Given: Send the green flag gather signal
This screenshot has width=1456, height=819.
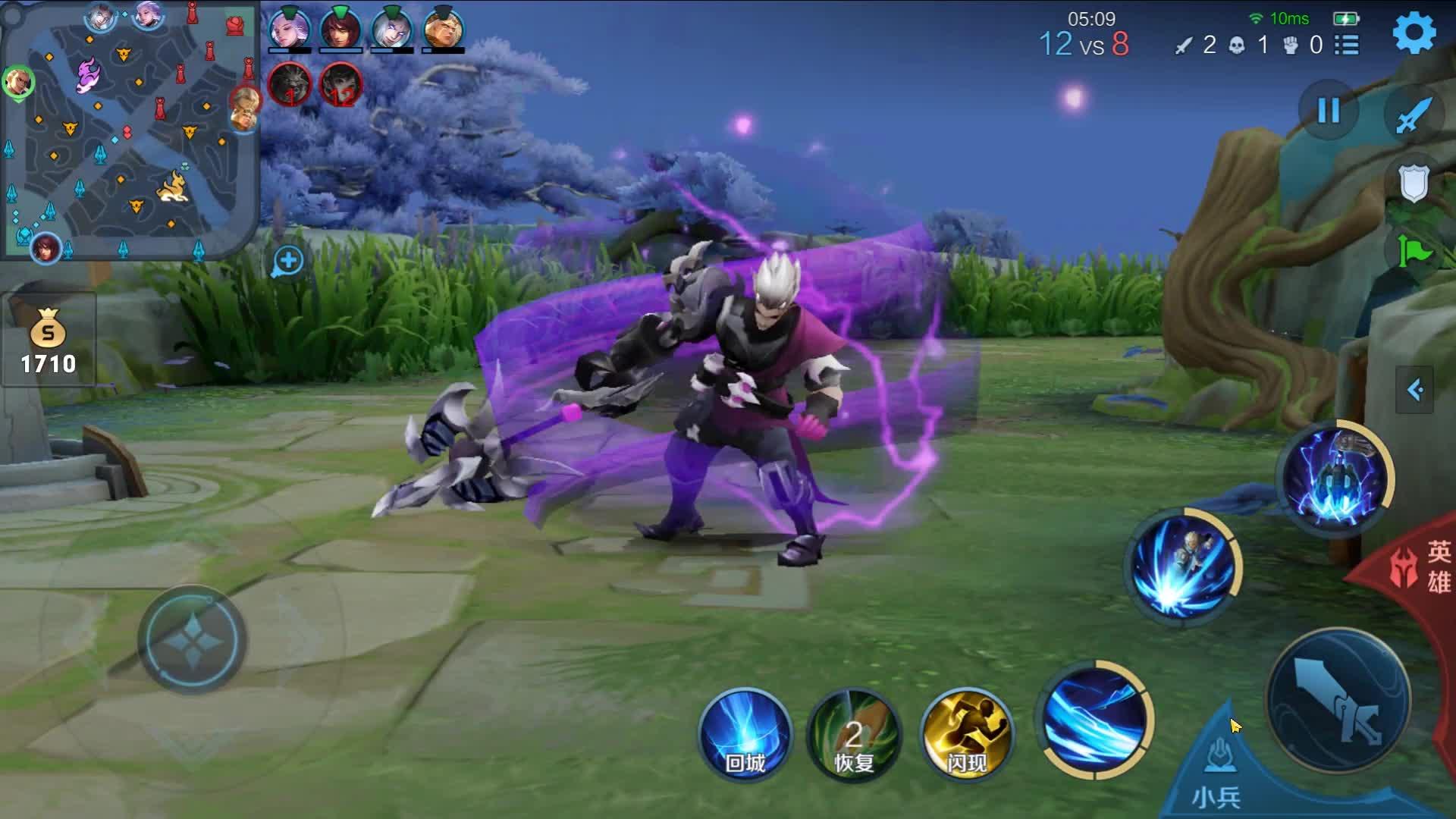Looking at the screenshot, I should pyautogui.click(x=1414, y=250).
